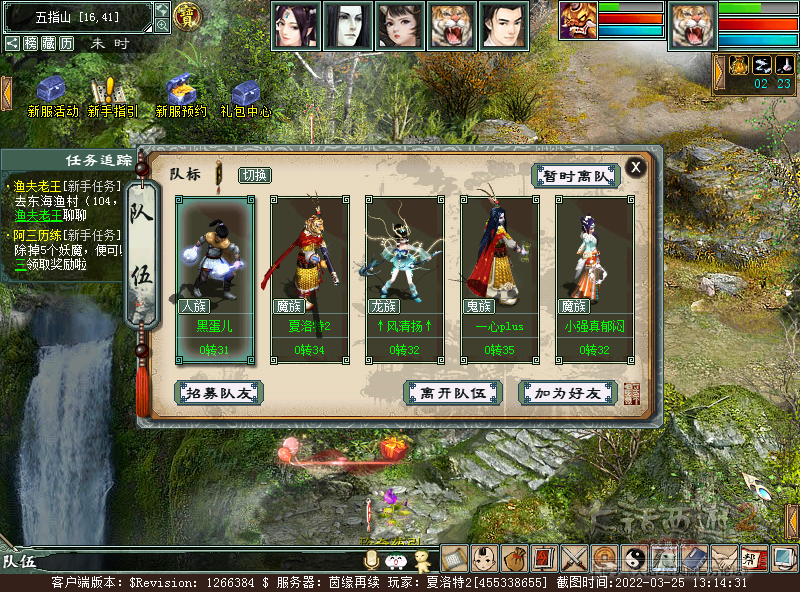The height and width of the screenshot is (592, 800).
Task: Open the gold 宝 treasure shop icon
Action: pyautogui.click(x=187, y=15)
